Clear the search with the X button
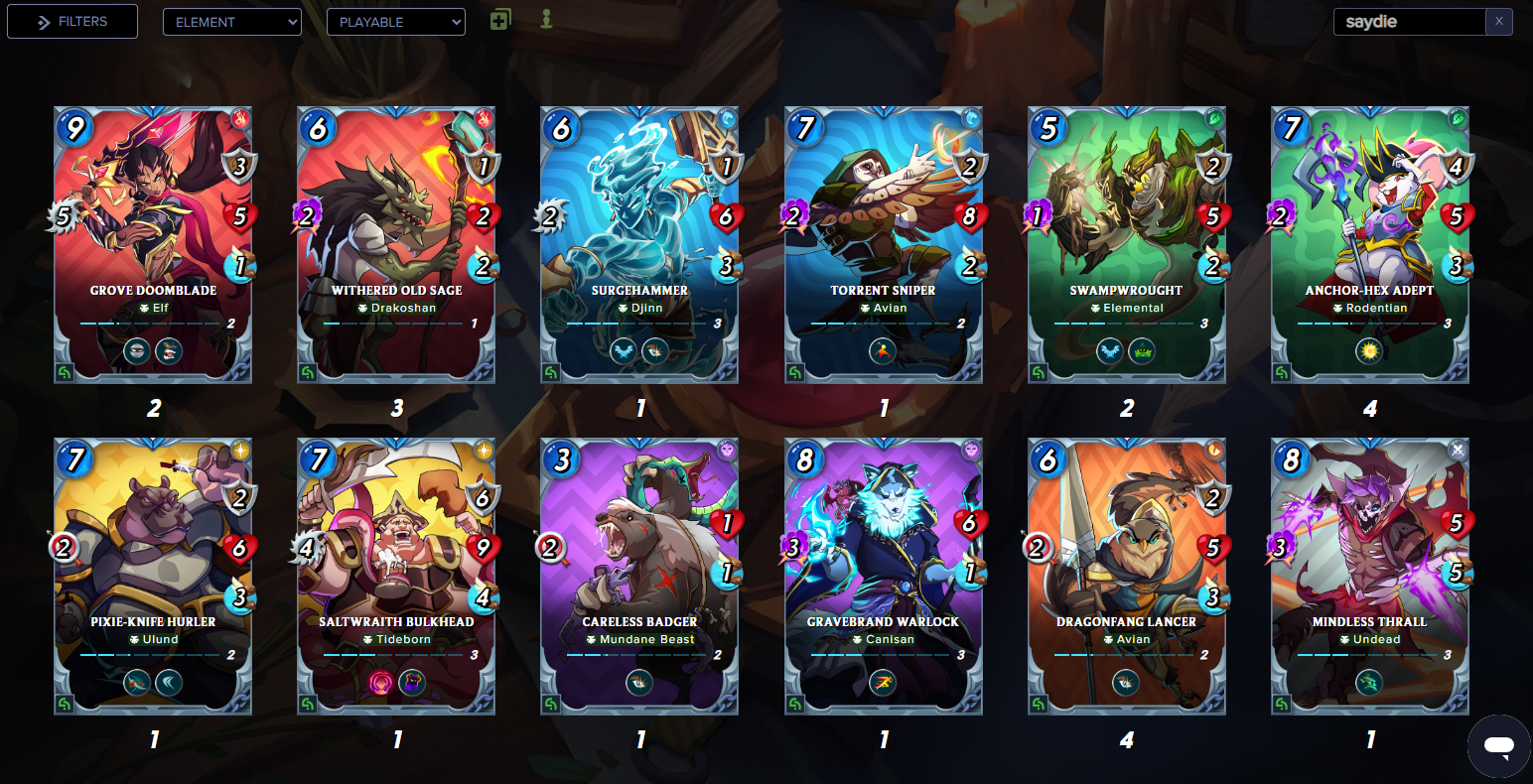Screen dimensions: 1533x784 pyautogui.click(x=1498, y=22)
